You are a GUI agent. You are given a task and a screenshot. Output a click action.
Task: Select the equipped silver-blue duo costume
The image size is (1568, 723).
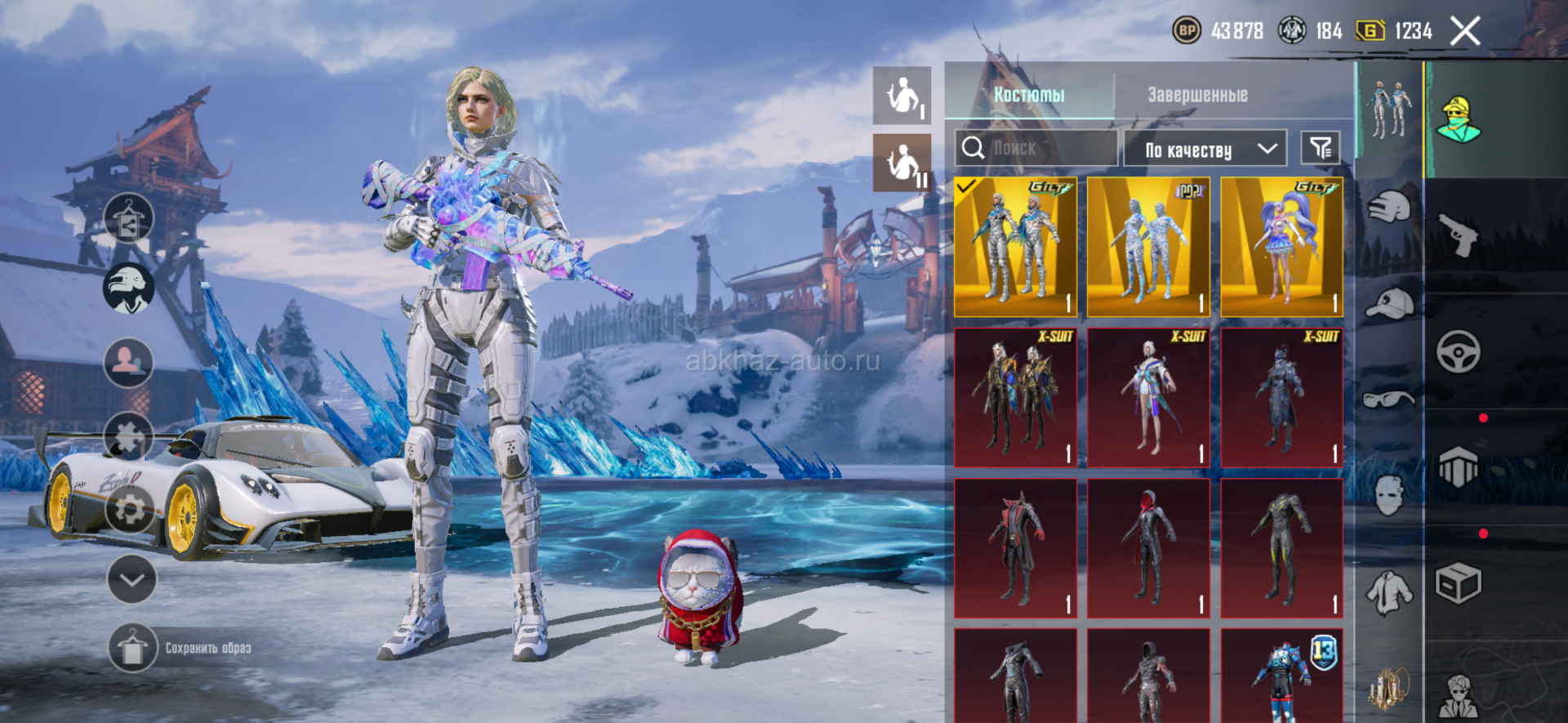(x=1015, y=247)
